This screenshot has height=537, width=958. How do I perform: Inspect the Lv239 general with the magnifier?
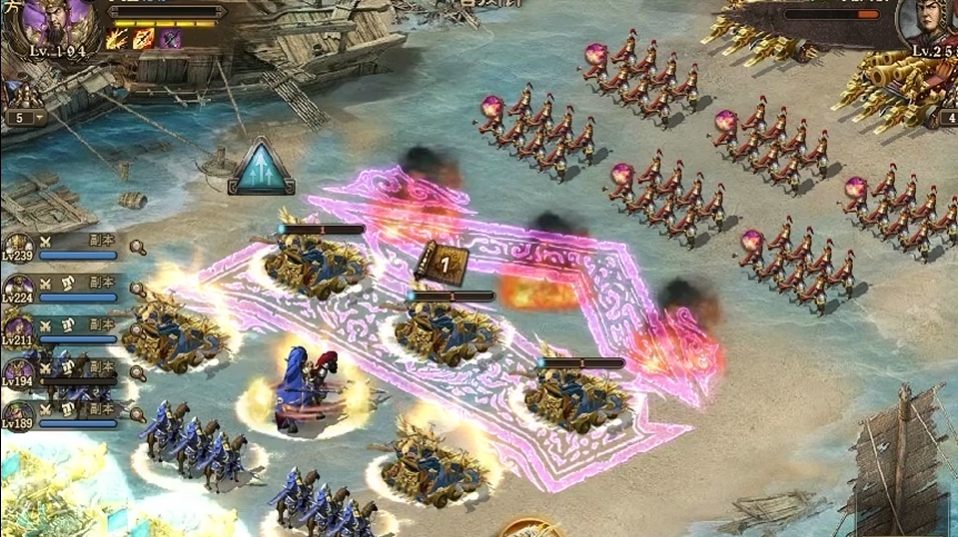(x=137, y=248)
